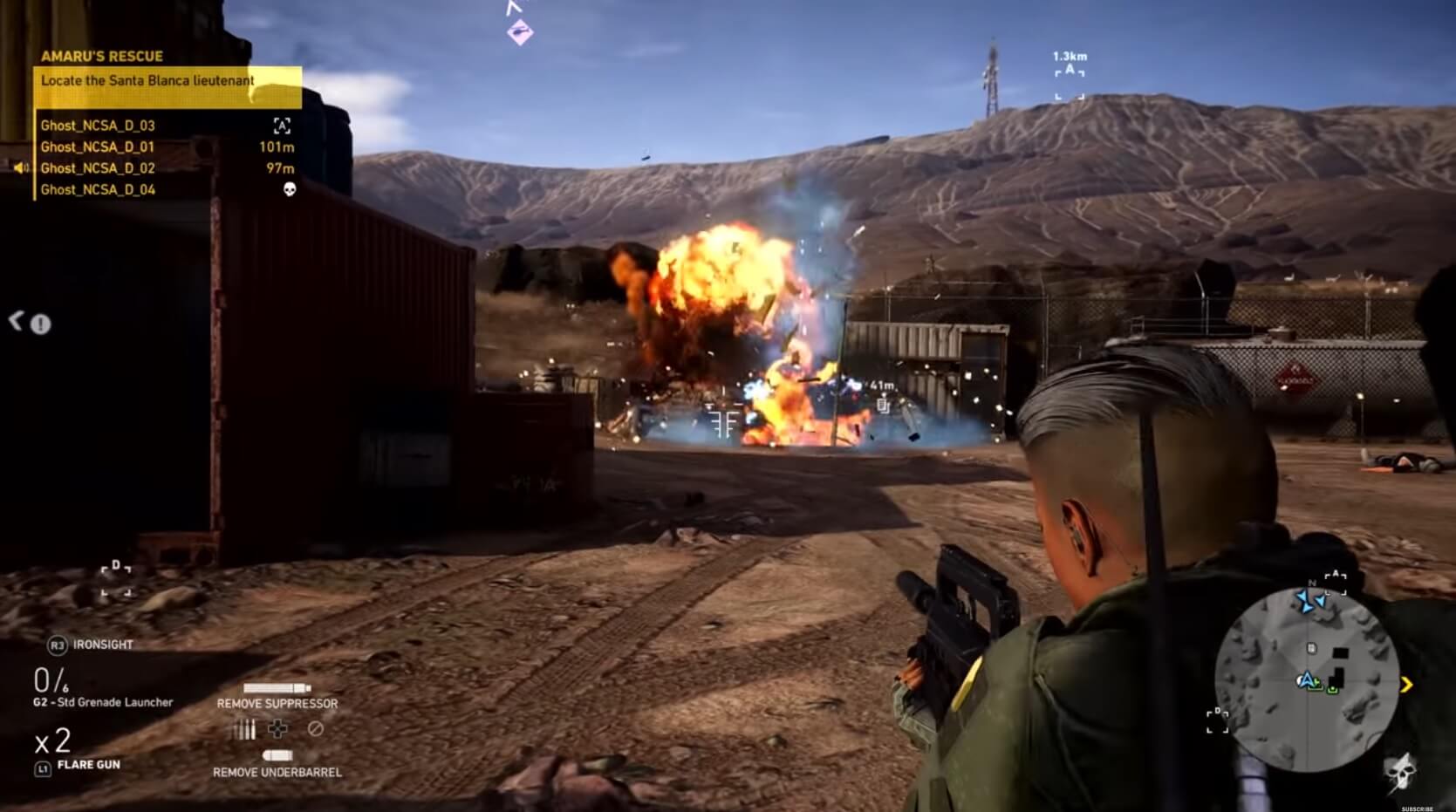Toggle the voice speaker icon beside Ghost_NCSA_D_02
1456x812 pixels.
pyautogui.click(x=21, y=167)
